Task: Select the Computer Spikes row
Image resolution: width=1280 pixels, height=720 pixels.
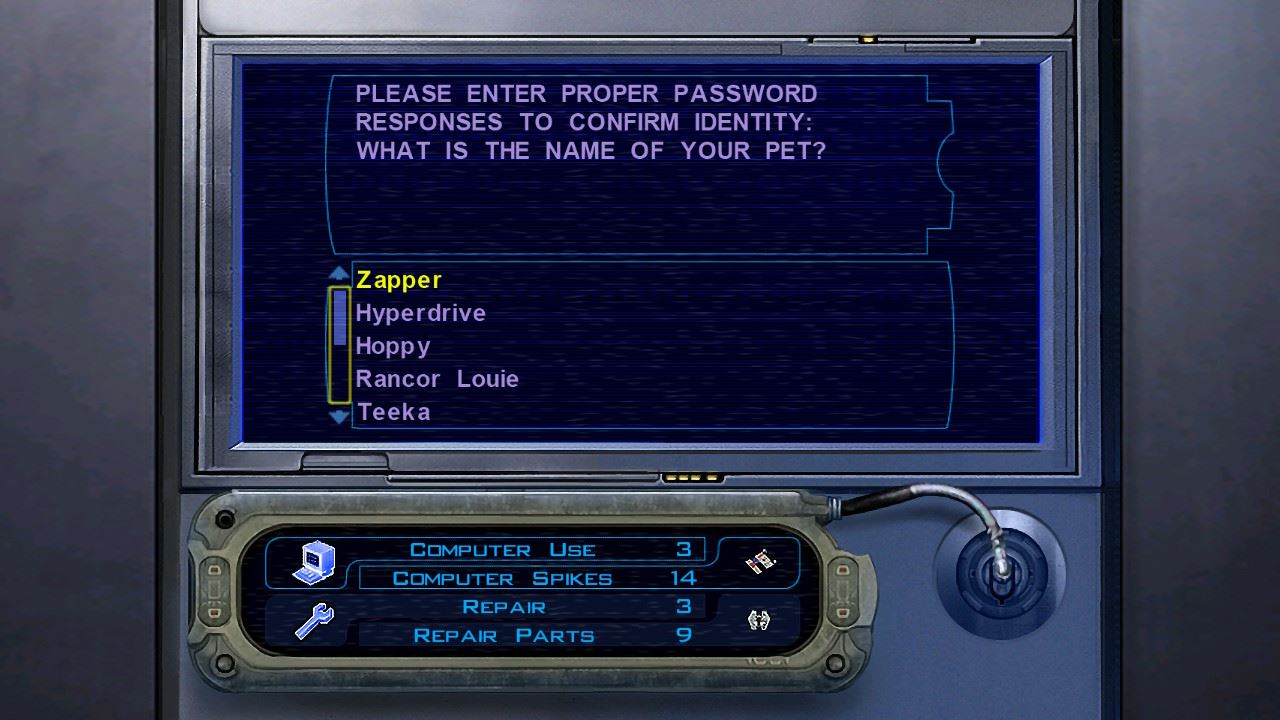Action: pos(531,578)
